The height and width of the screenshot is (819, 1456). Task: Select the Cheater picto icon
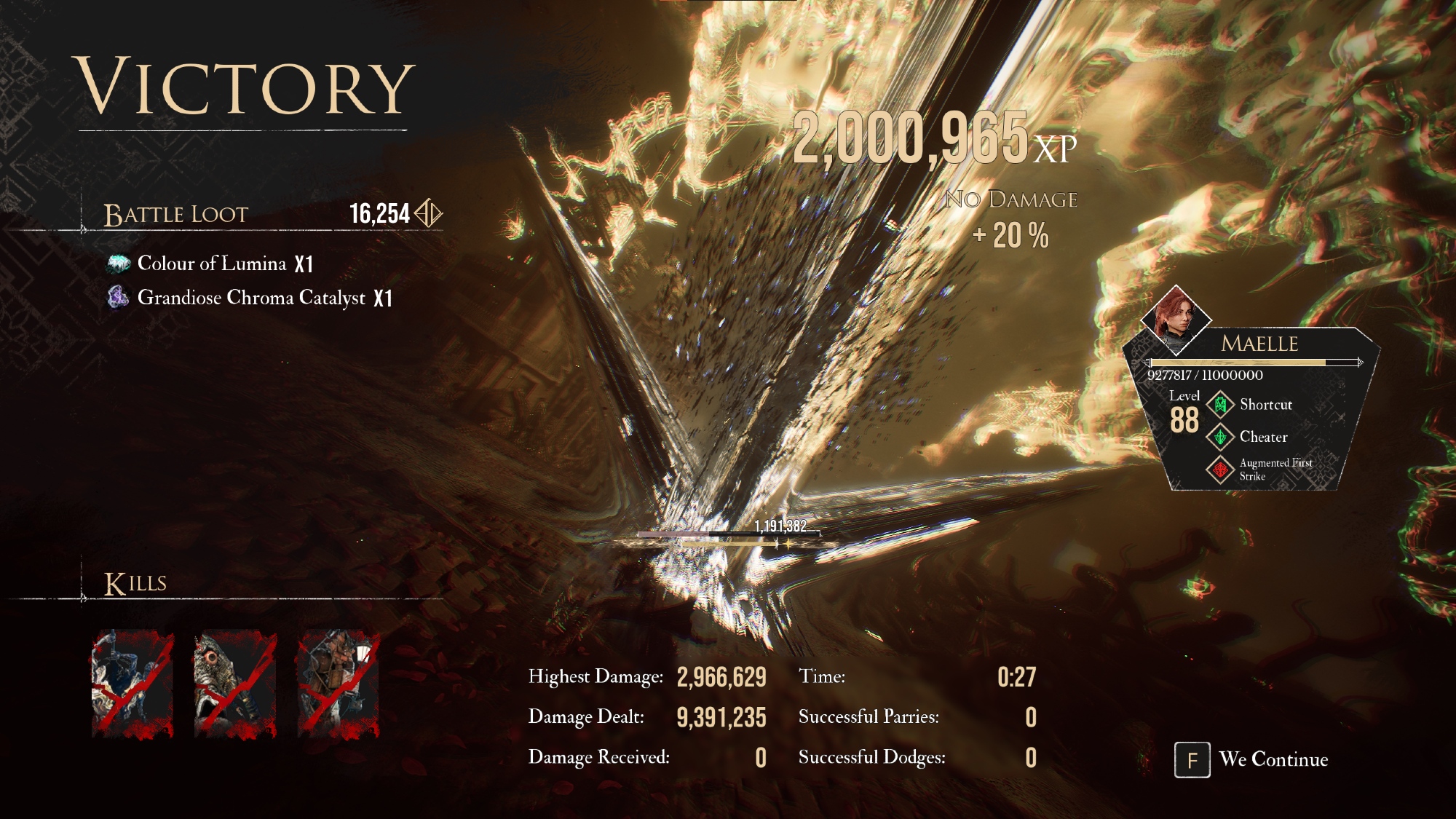[x=1221, y=437]
